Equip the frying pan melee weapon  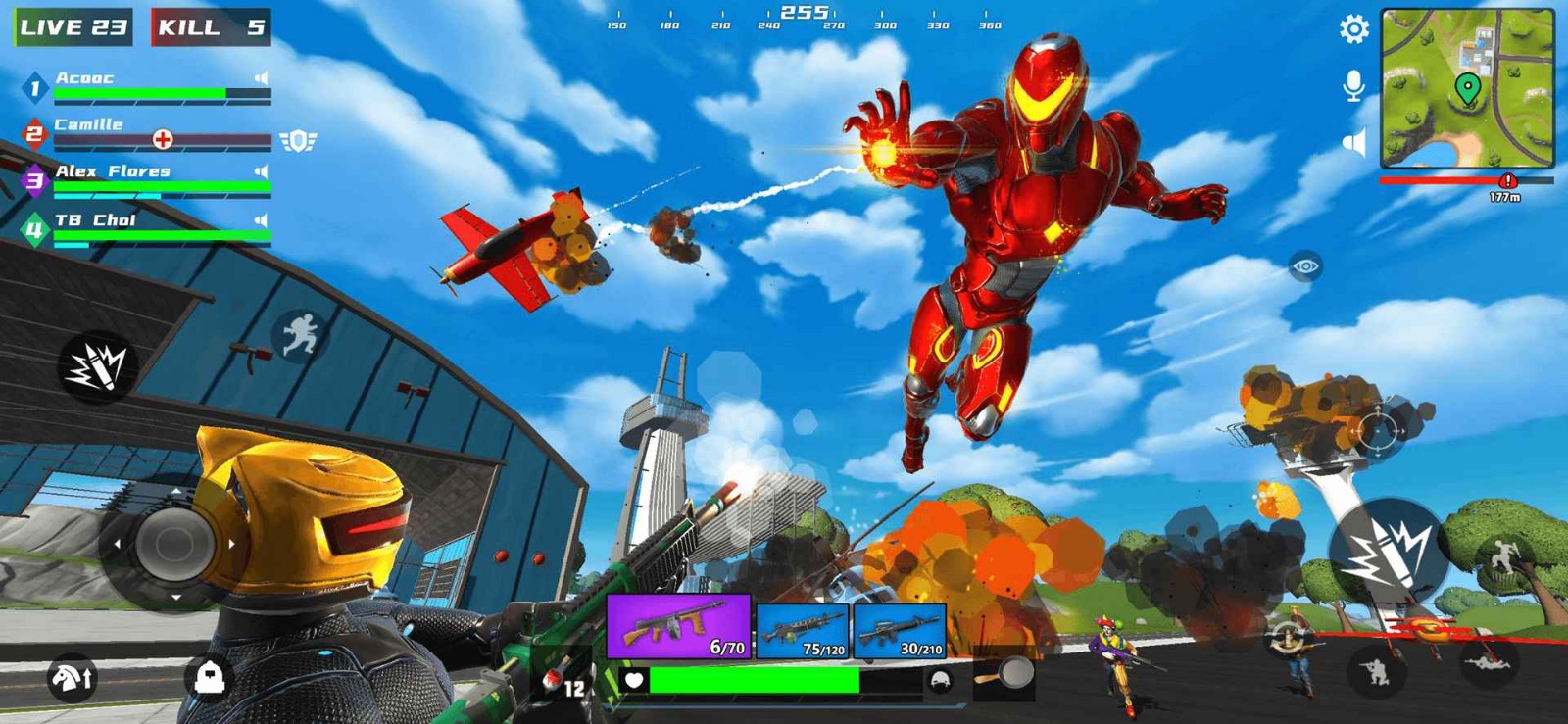point(1004,676)
